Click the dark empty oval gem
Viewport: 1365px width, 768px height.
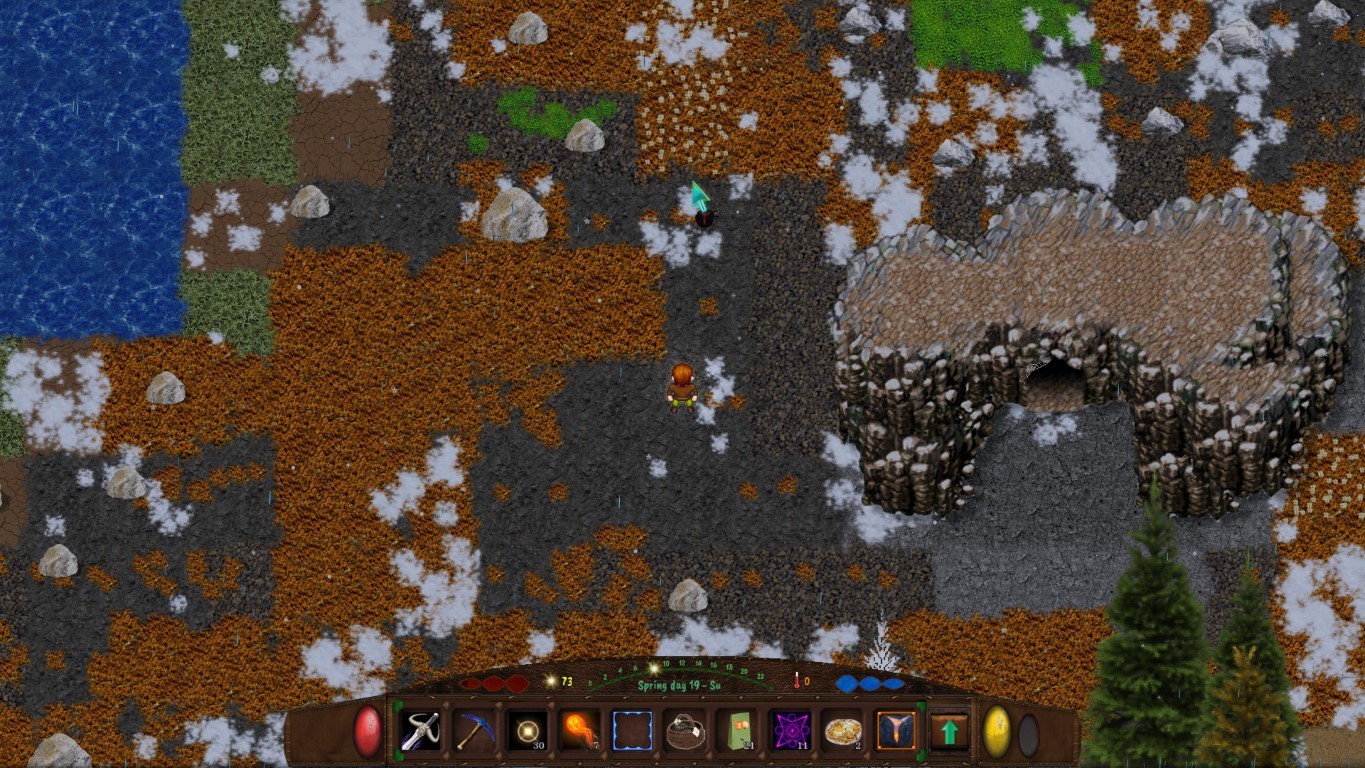point(1028,735)
